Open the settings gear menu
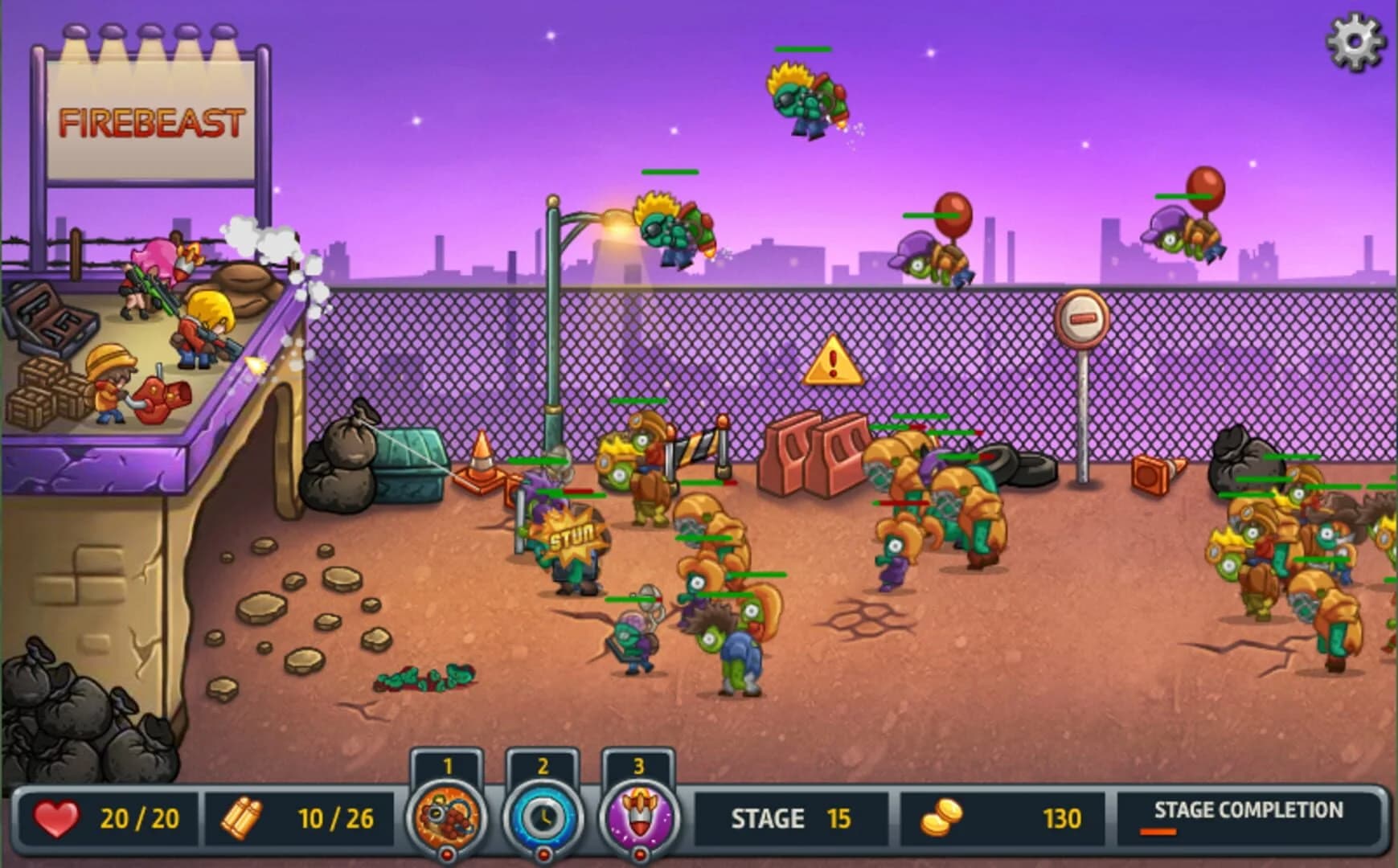1398x868 pixels. pos(1355,38)
